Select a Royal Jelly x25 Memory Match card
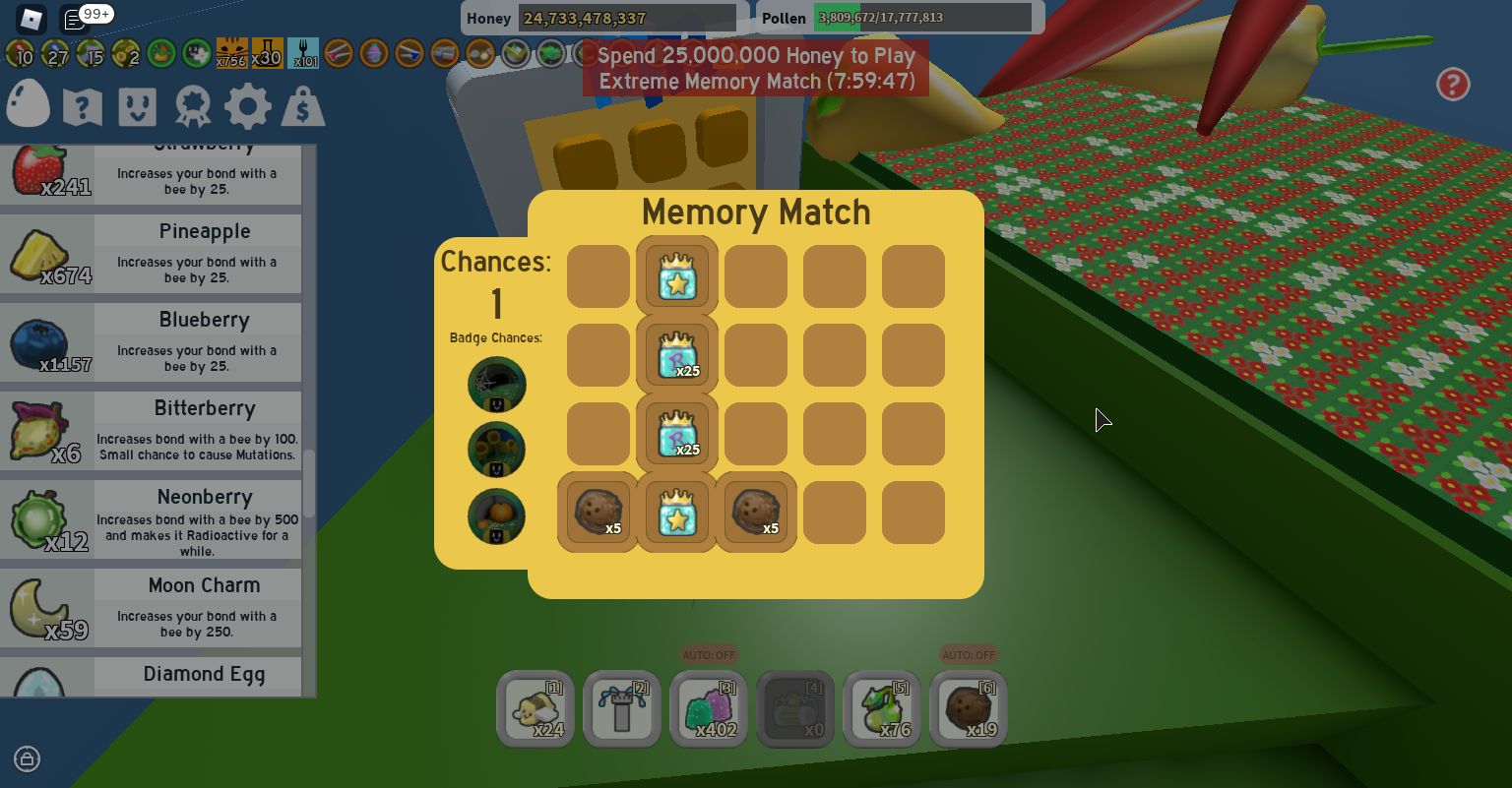The image size is (1512, 788). 676,355
